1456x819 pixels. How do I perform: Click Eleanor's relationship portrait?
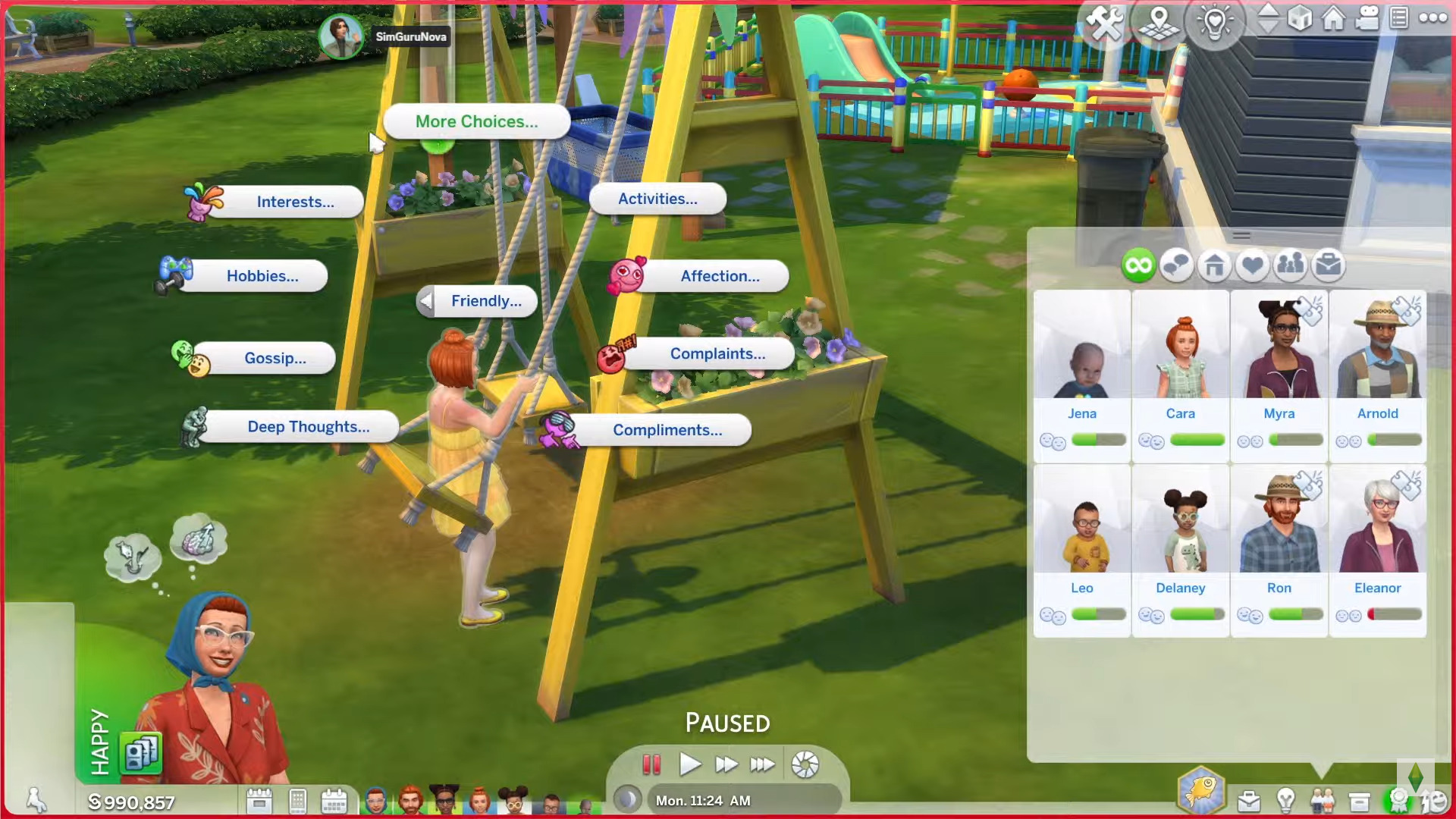[x=1377, y=531]
